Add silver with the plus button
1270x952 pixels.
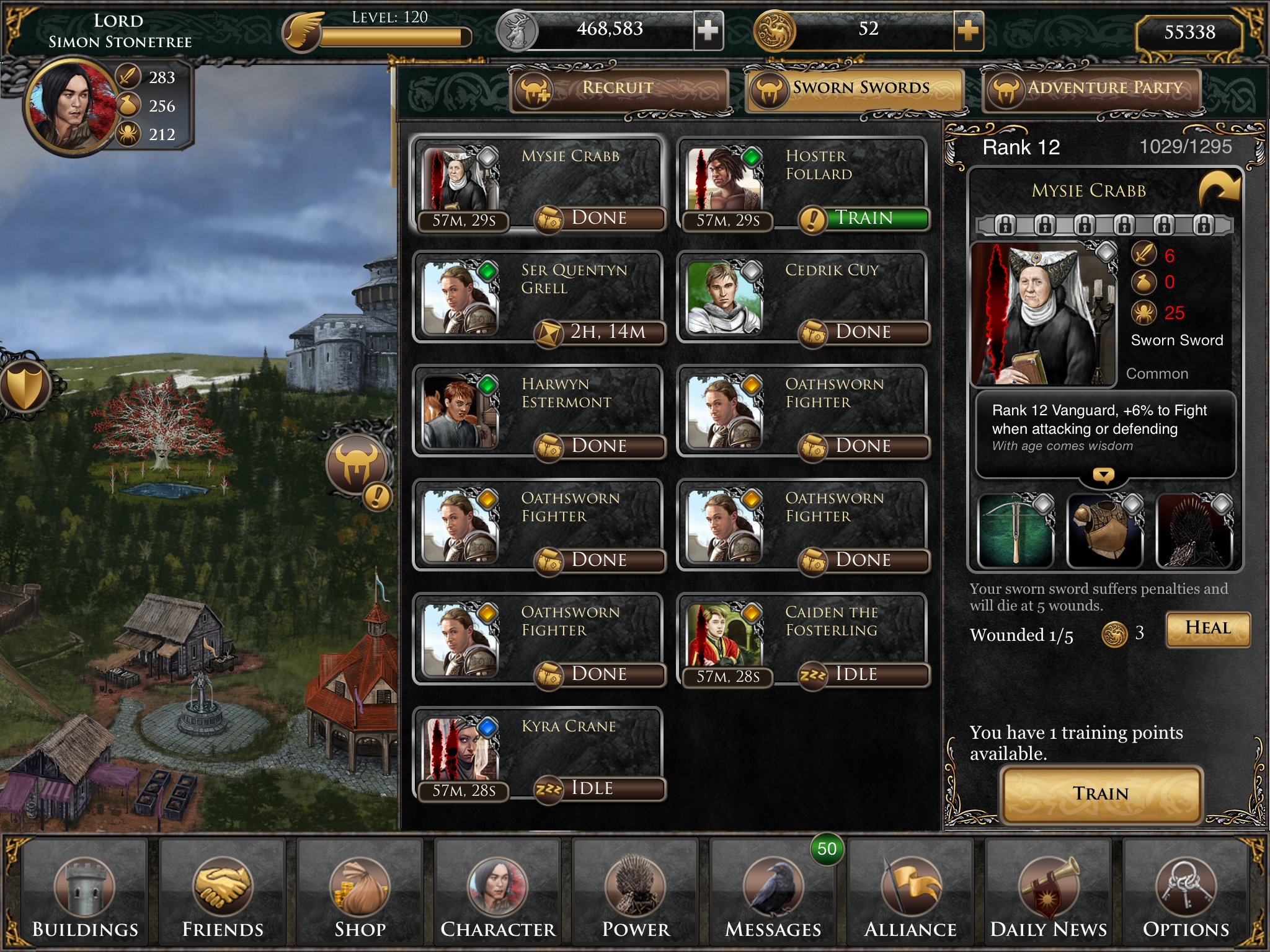(708, 30)
